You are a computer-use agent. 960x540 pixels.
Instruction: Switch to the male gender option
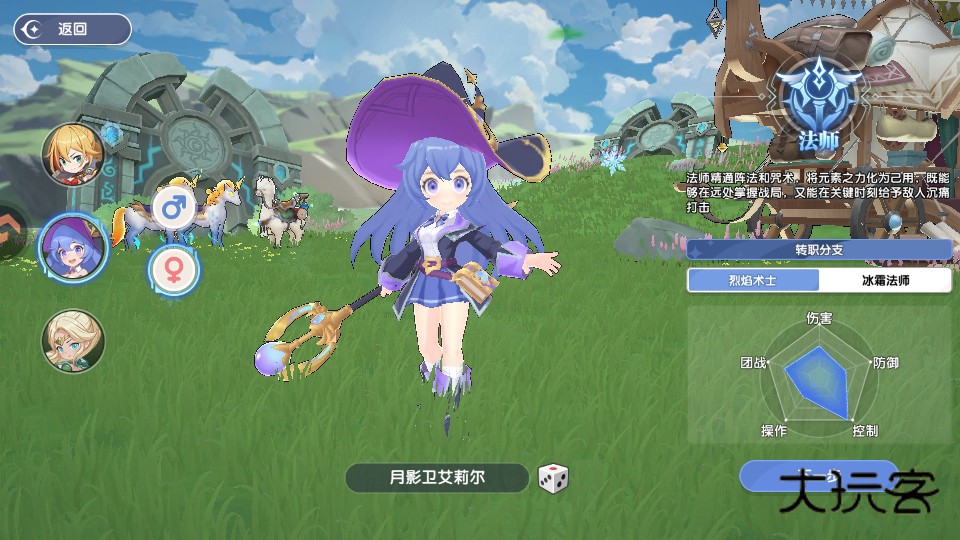(174, 208)
